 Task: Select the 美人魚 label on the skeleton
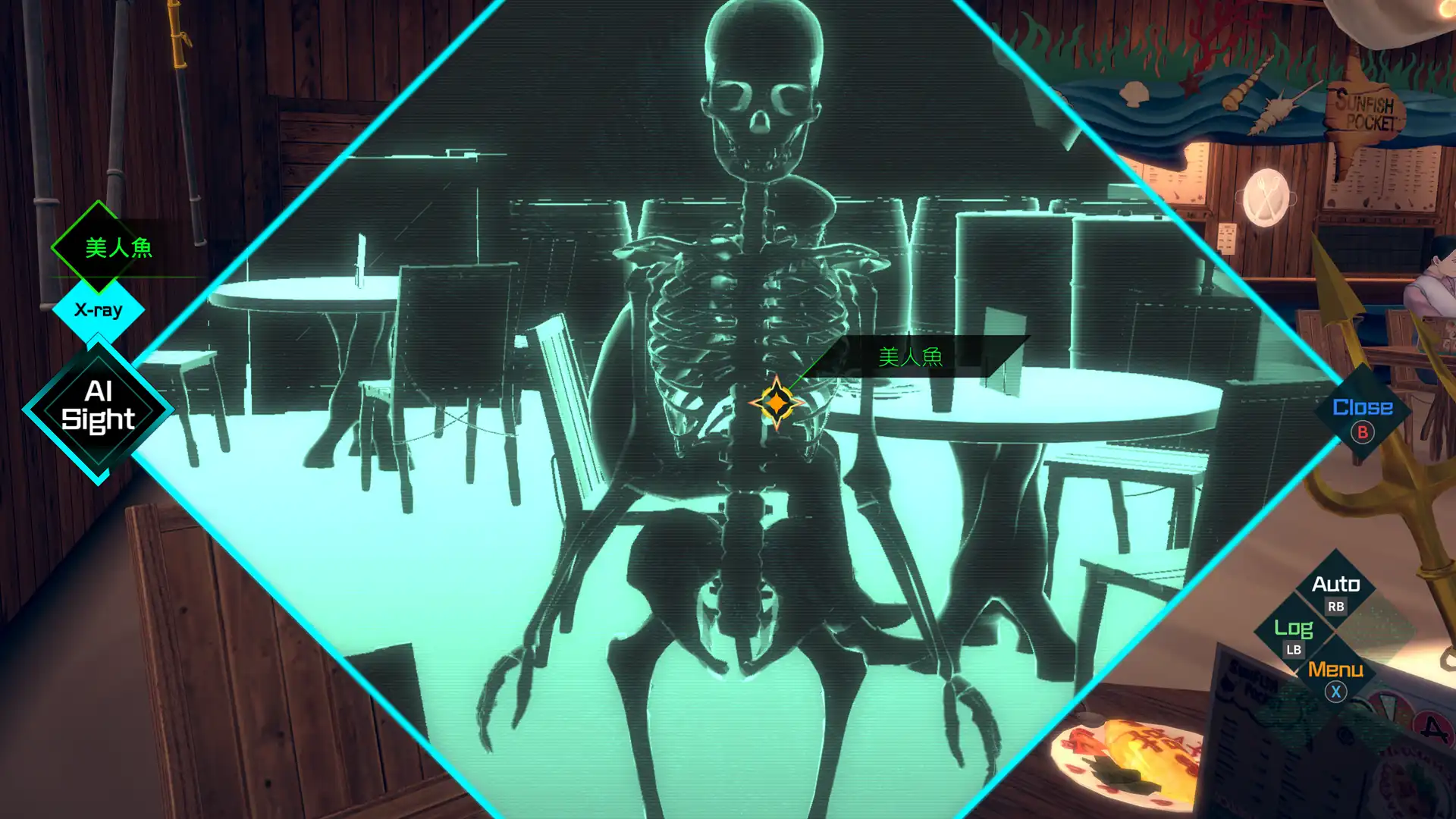(x=910, y=356)
